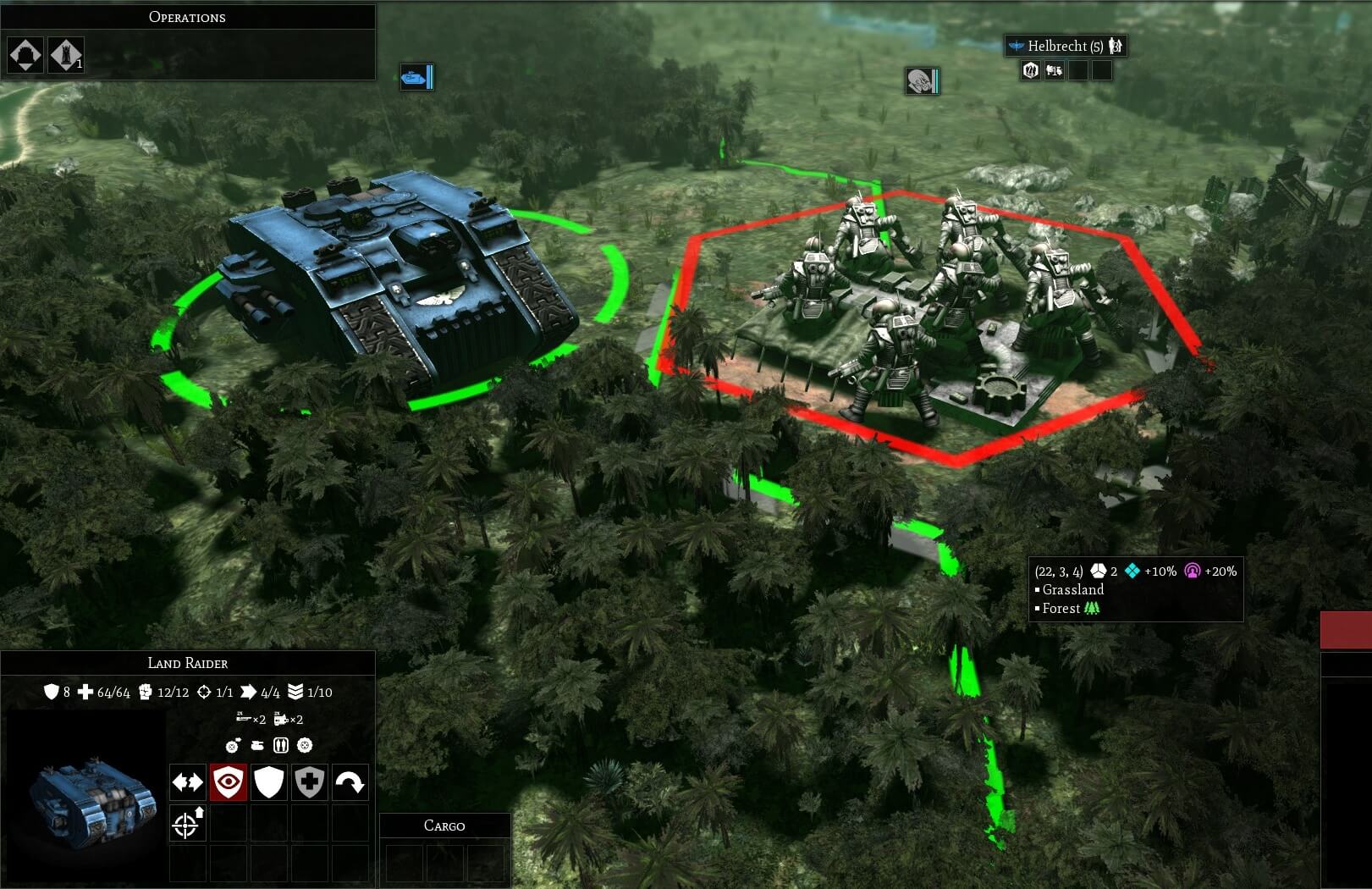Open the Helbrecht city label
This screenshot has width=1372, height=889.
[x=1066, y=46]
